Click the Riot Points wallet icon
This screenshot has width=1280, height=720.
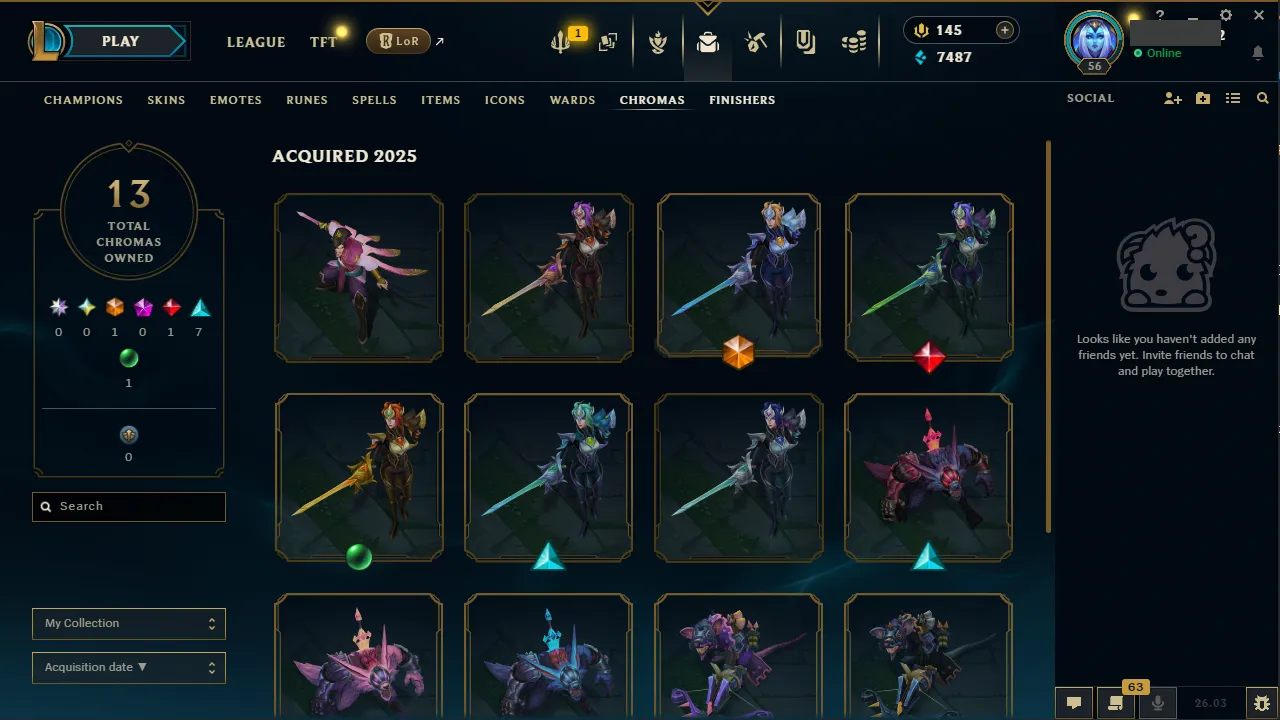(920, 30)
